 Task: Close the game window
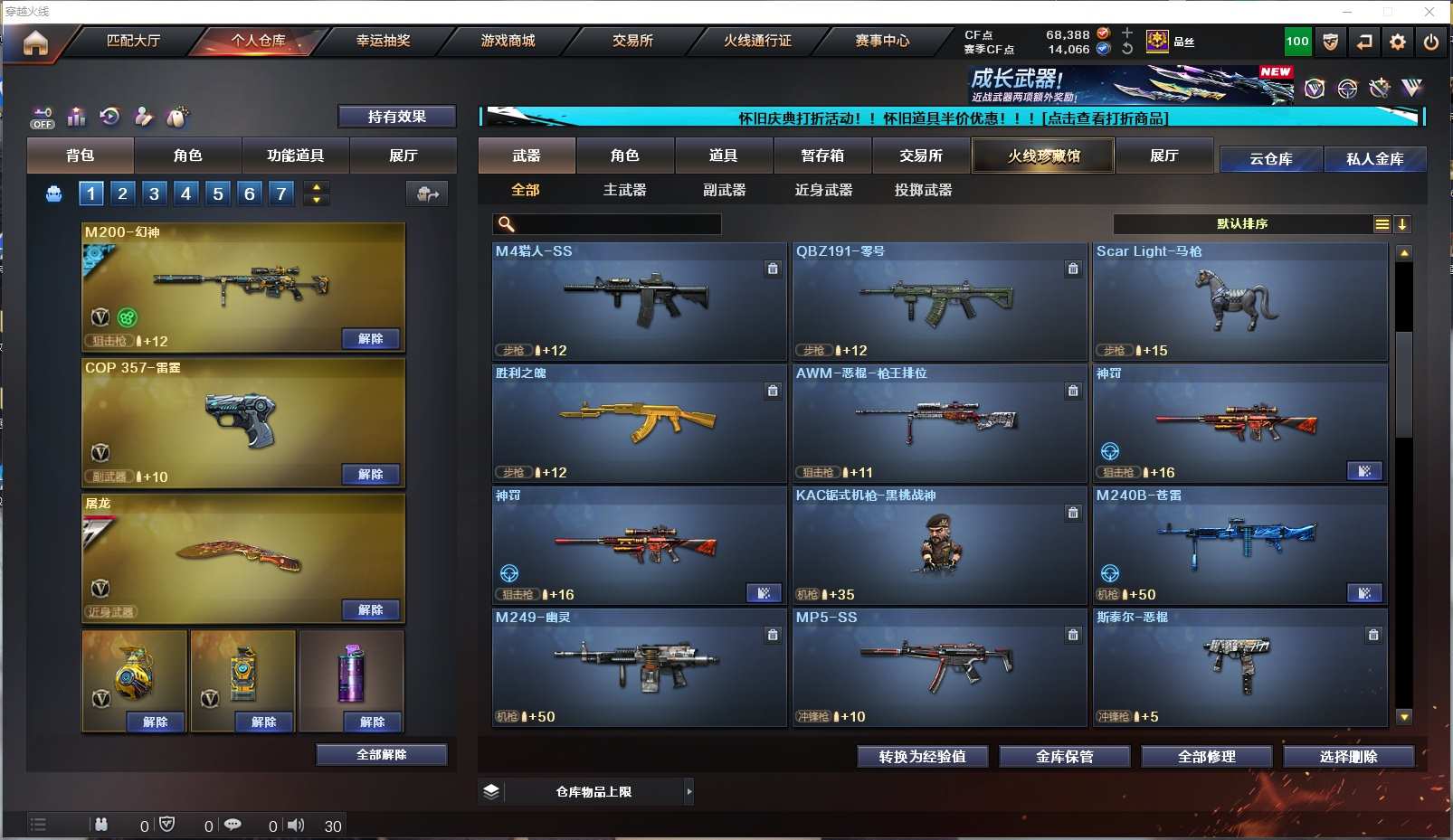click(x=1429, y=12)
